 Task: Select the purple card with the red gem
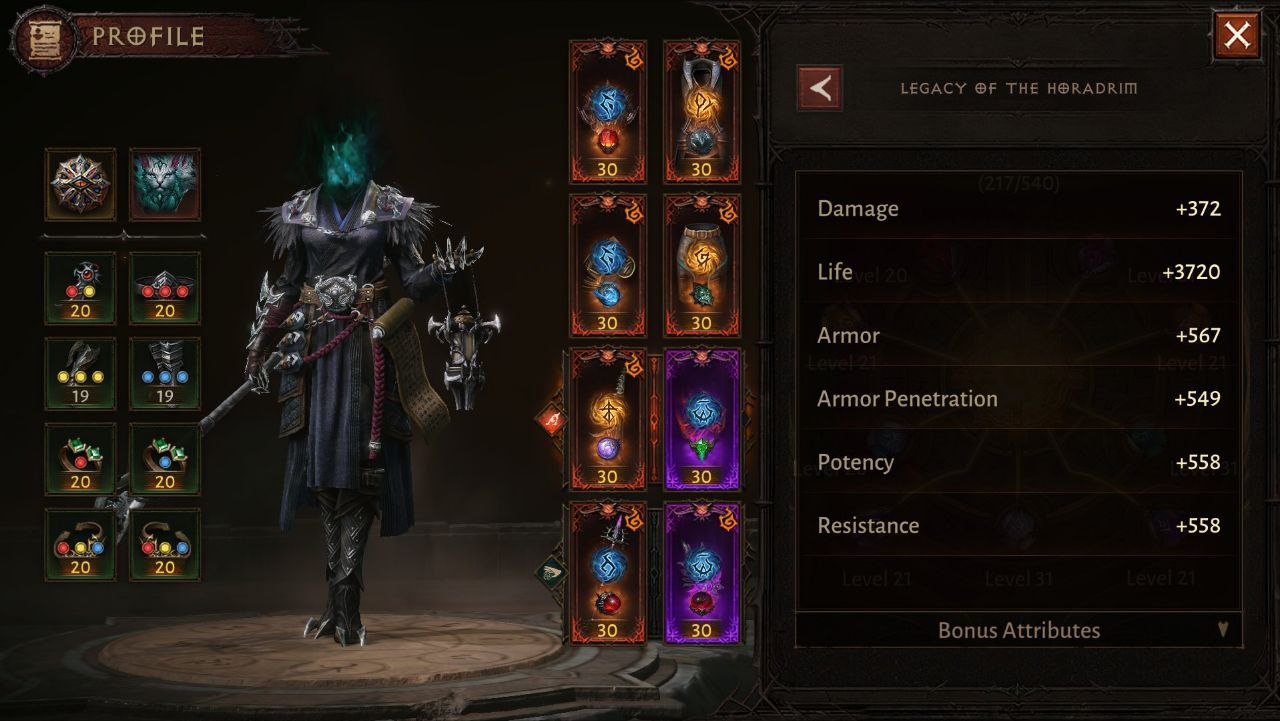701,572
